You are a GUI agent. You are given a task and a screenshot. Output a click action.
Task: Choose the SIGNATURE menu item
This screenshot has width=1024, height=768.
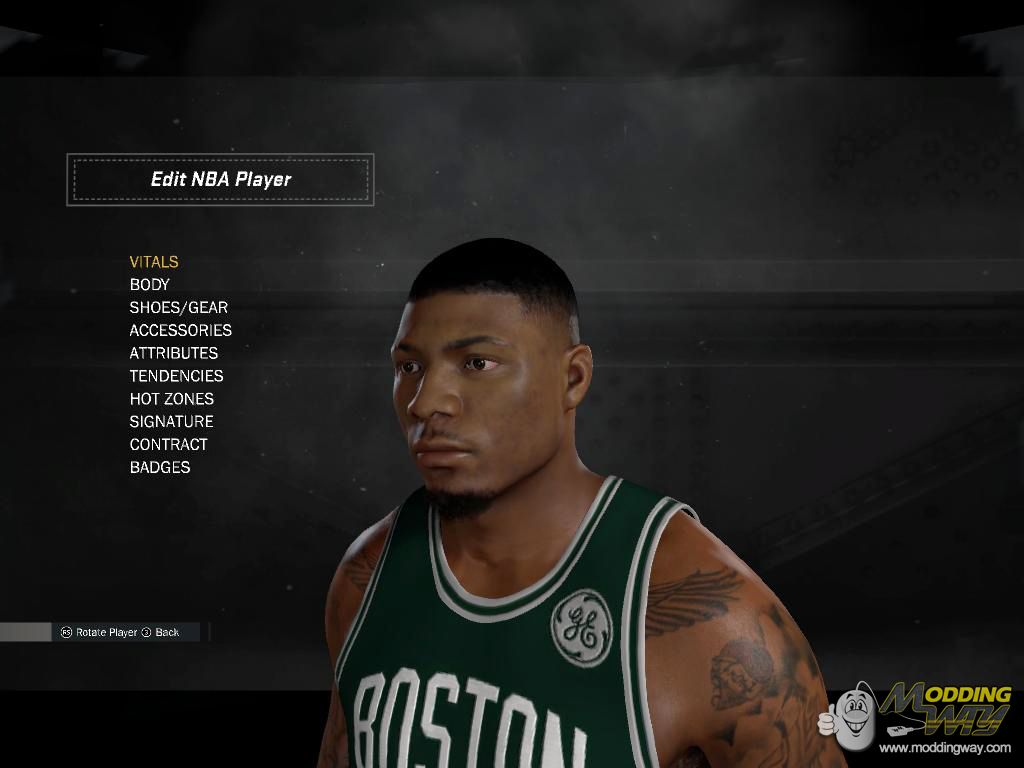(171, 422)
